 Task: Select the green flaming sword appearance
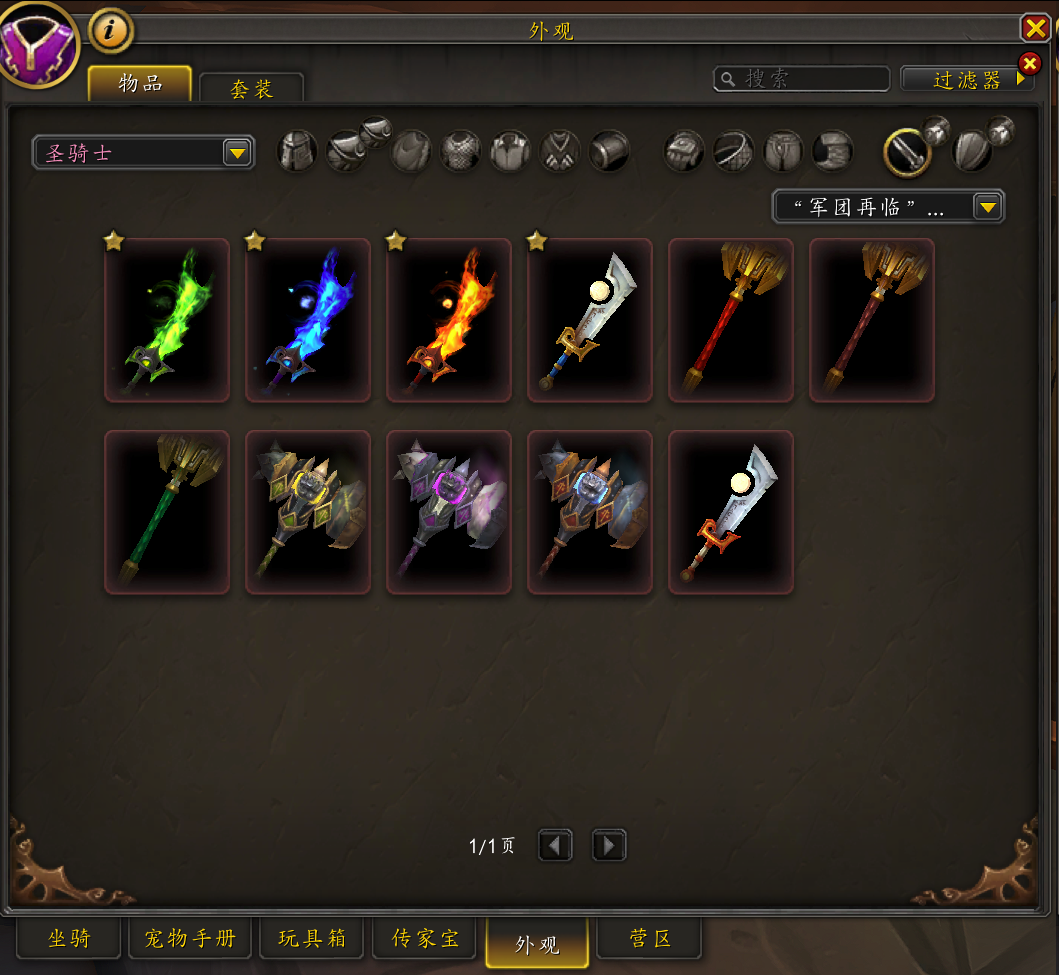tap(167, 320)
